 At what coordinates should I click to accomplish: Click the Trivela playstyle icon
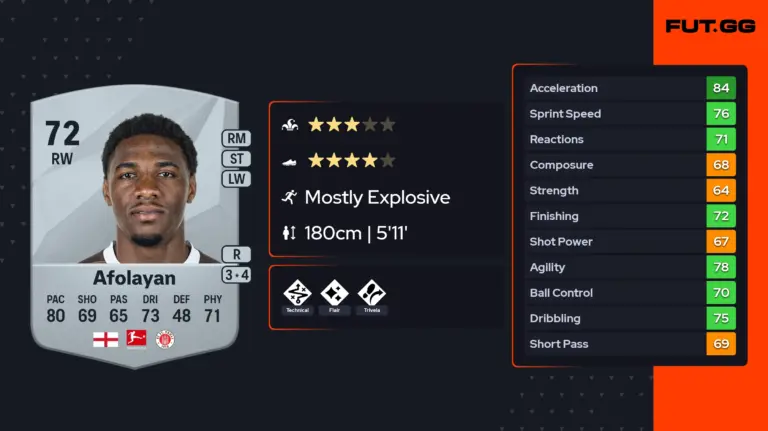click(x=371, y=293)
